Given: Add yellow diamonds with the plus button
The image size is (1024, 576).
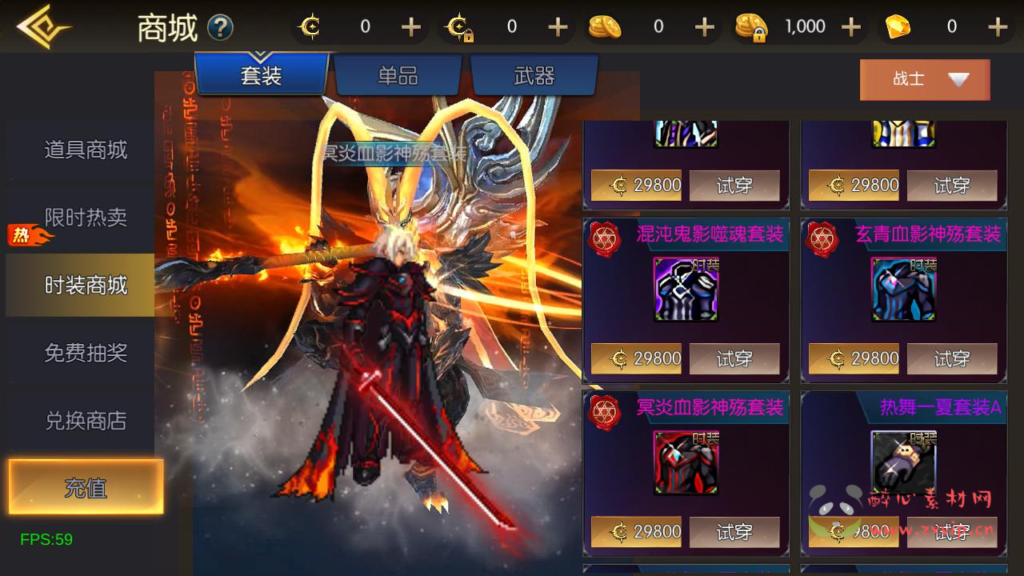Looking at the screenshot, I should [997, 27].
